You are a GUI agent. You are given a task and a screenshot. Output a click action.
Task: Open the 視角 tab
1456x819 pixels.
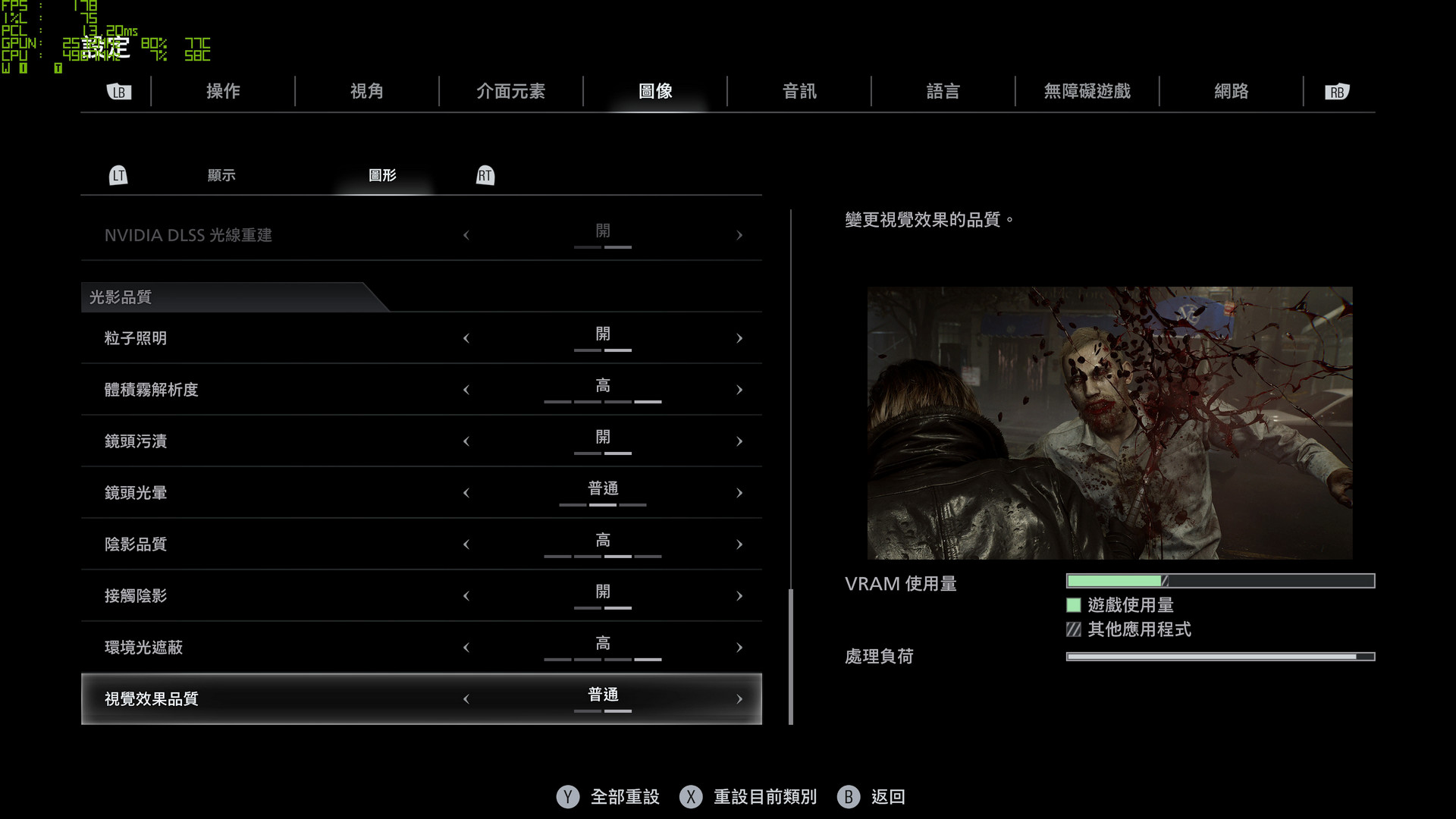[367, 92]
